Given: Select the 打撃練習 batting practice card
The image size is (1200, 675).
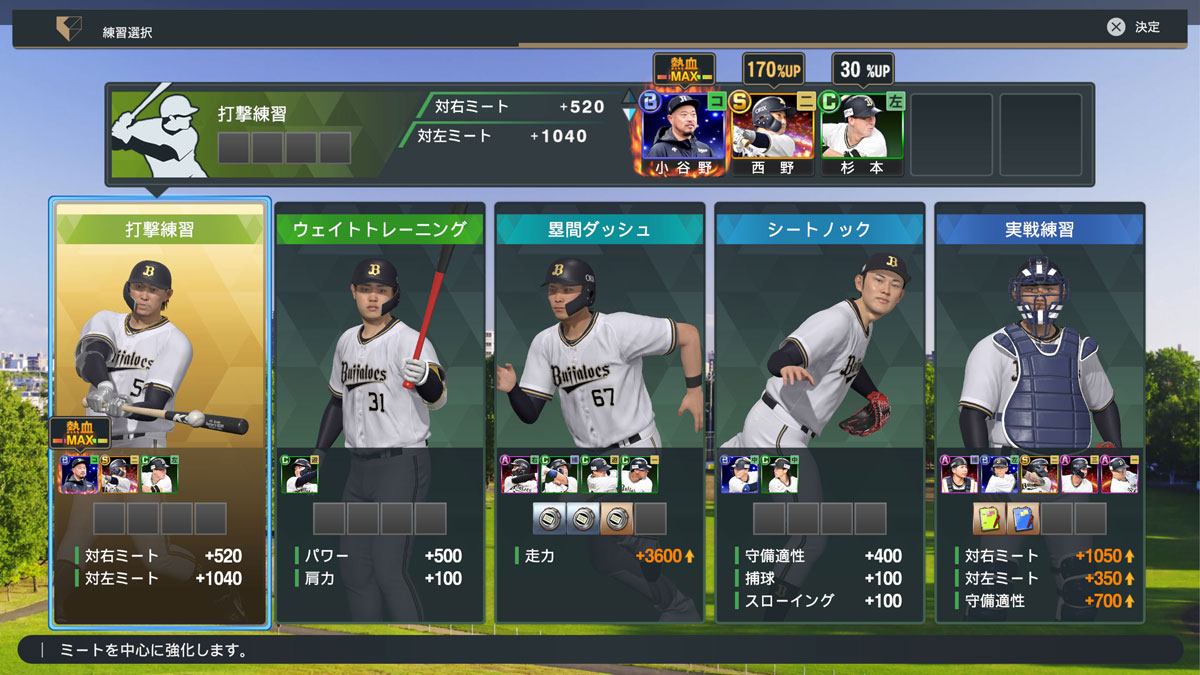Looking at the screenshot, I should click(x=160, y=410).
